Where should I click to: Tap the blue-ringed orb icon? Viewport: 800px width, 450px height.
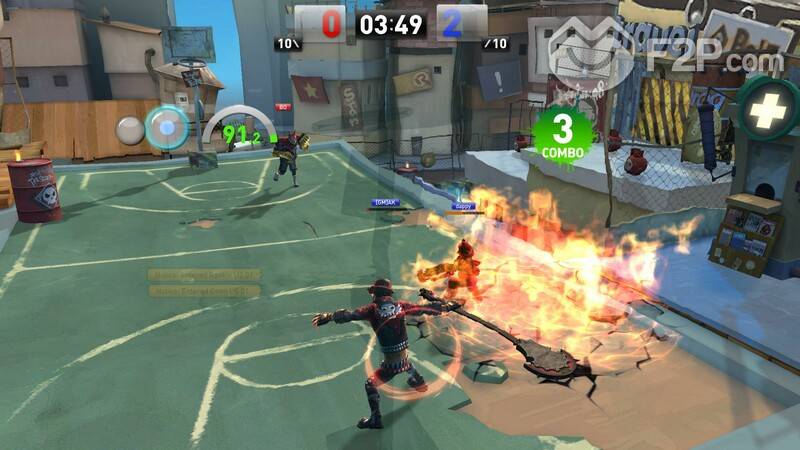166,128
